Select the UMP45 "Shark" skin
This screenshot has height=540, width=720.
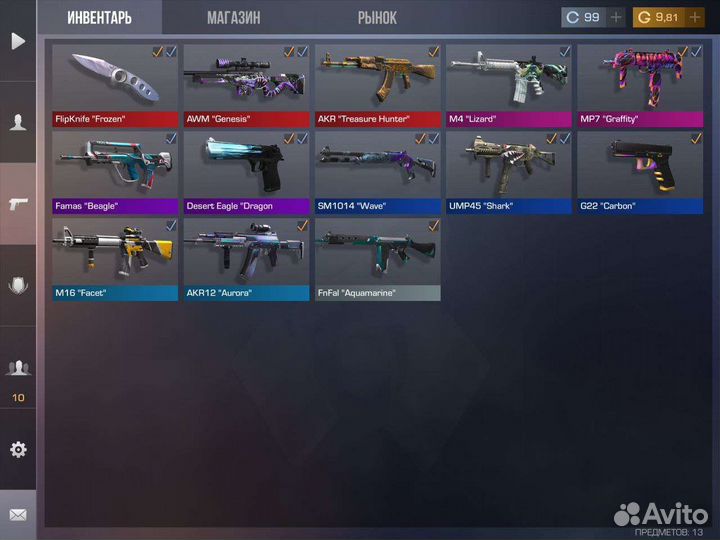point(509,172)
